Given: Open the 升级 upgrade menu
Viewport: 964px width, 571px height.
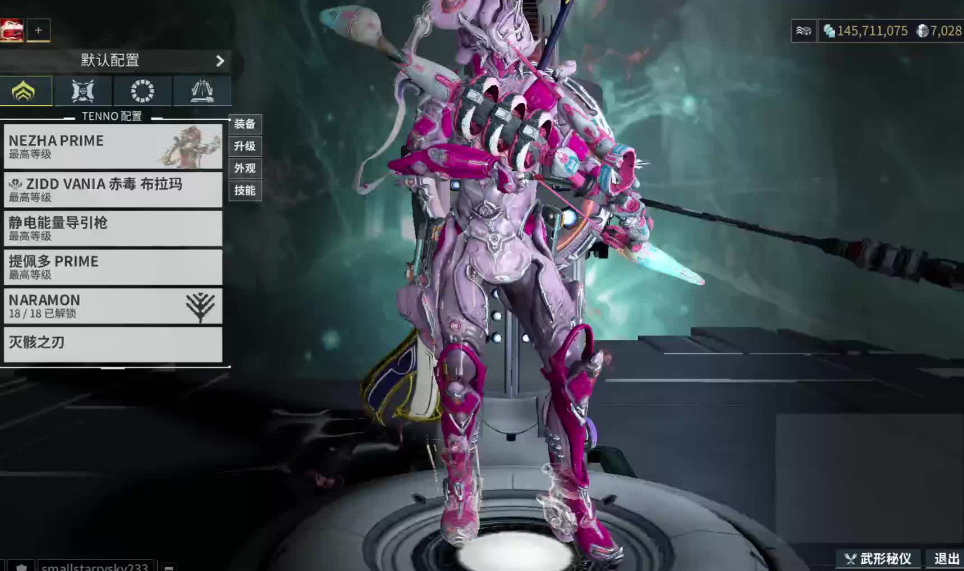Looking at the screenshot, I should pos(245,147).
